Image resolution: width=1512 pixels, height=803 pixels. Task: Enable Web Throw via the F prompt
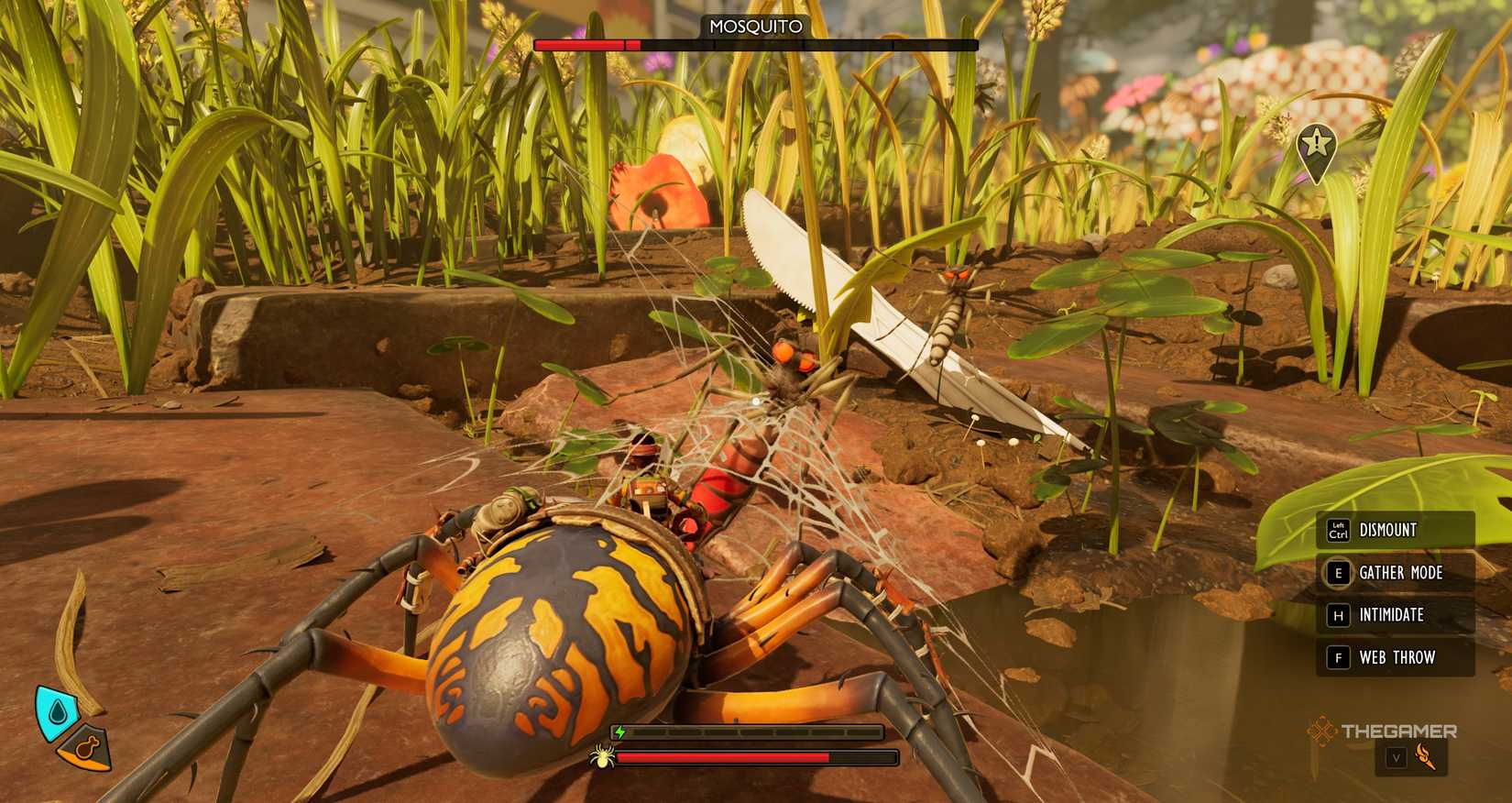pyautogui.click(x=1339, y=657)
